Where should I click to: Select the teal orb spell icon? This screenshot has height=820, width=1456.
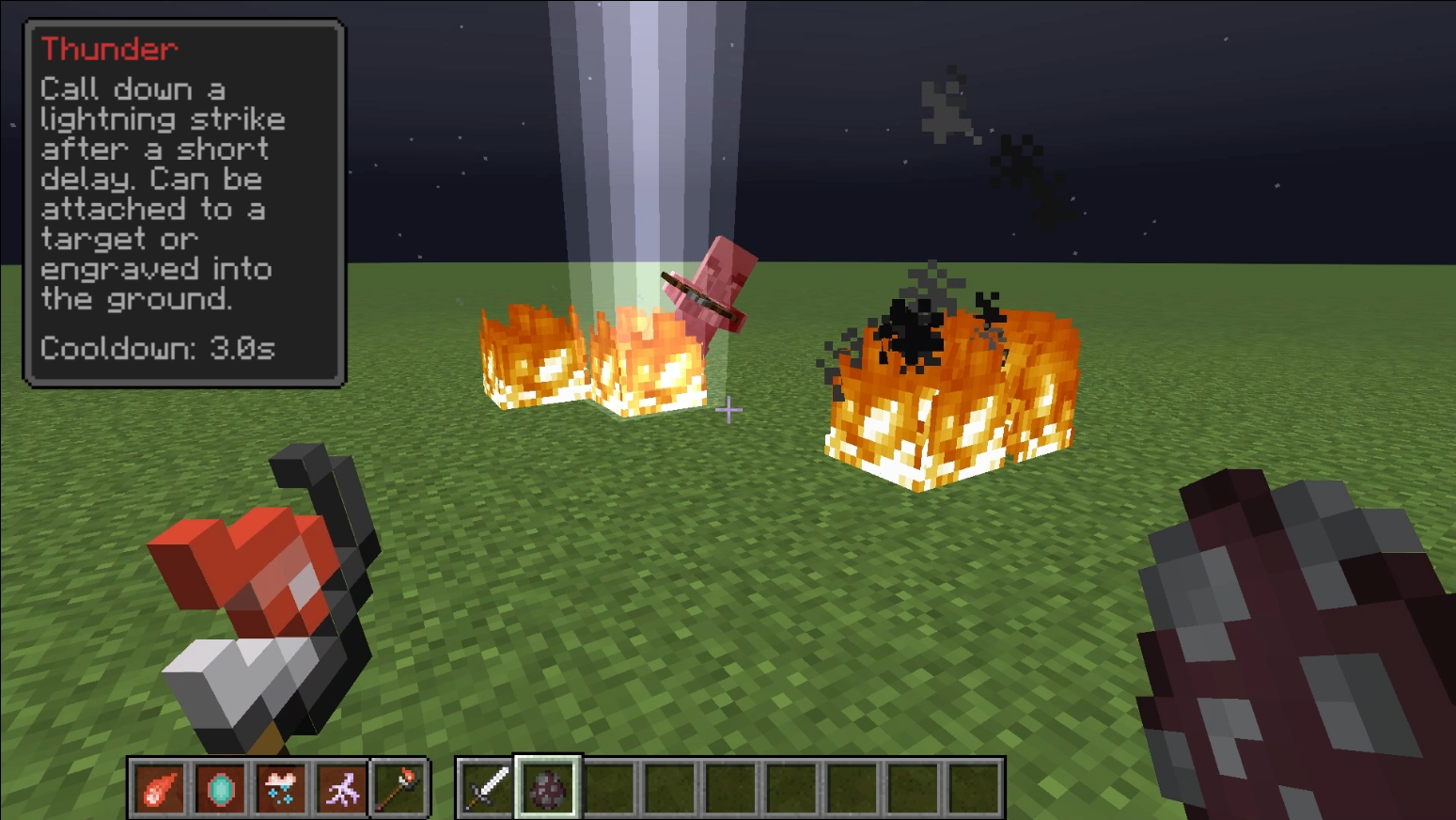pos(219,788)
